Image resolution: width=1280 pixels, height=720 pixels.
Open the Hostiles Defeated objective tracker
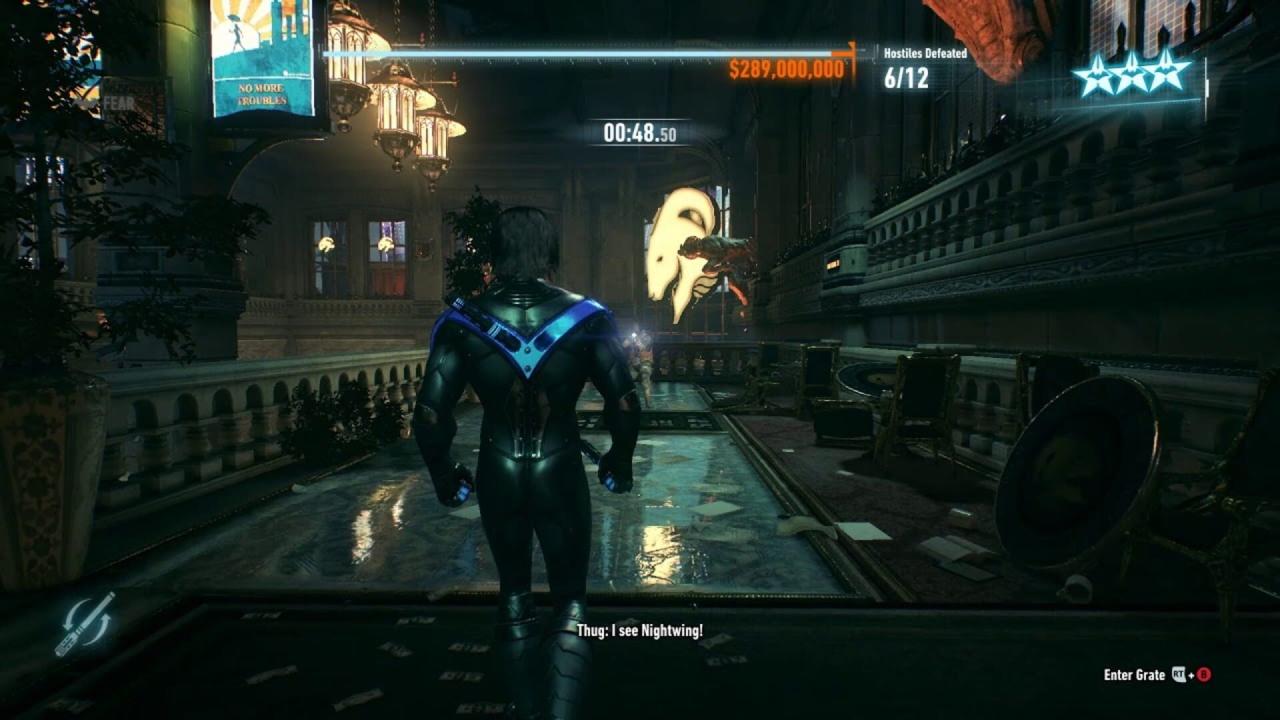tap(924, 67)
